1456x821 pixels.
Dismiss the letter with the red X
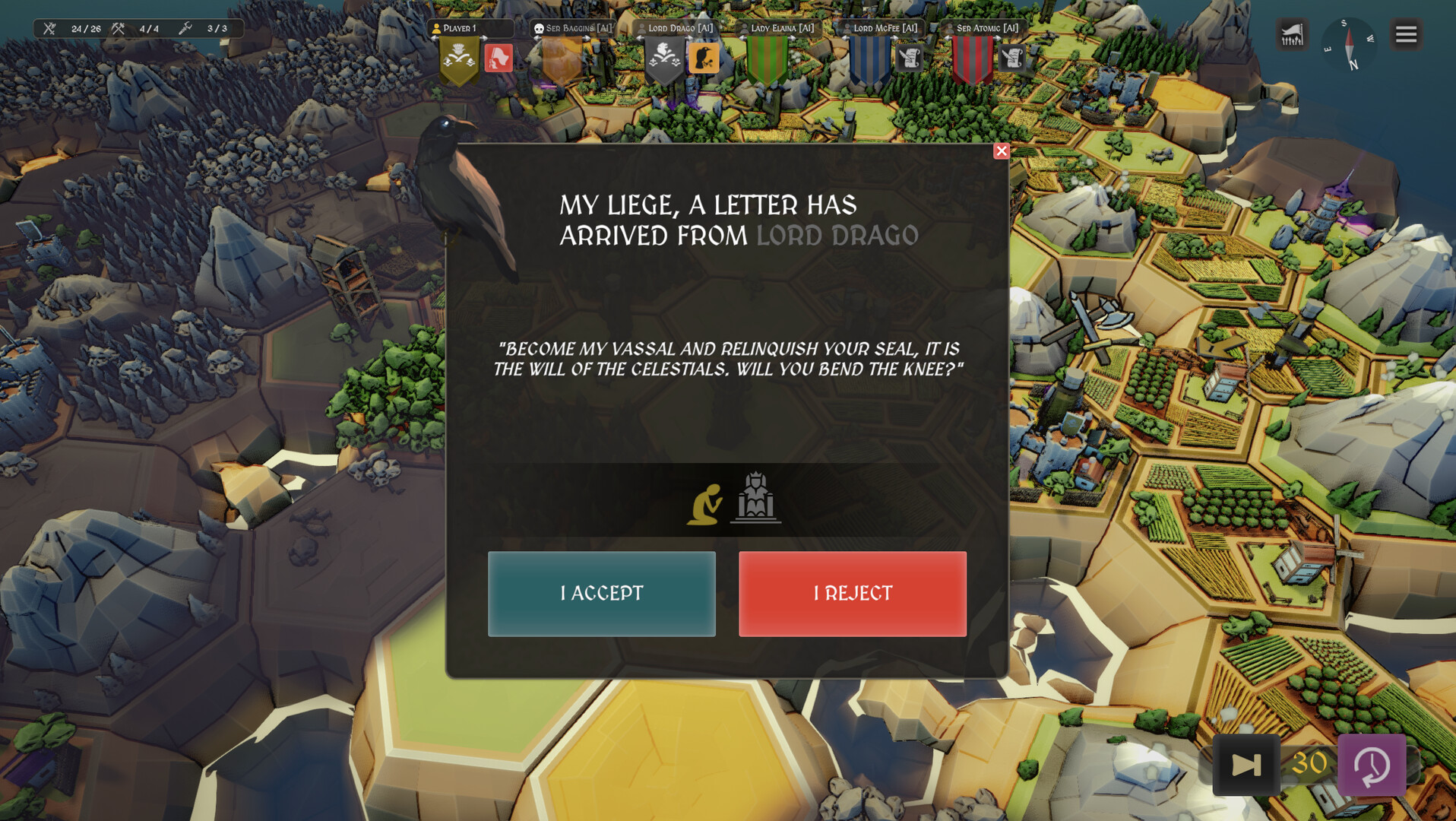click(1002, 151)
